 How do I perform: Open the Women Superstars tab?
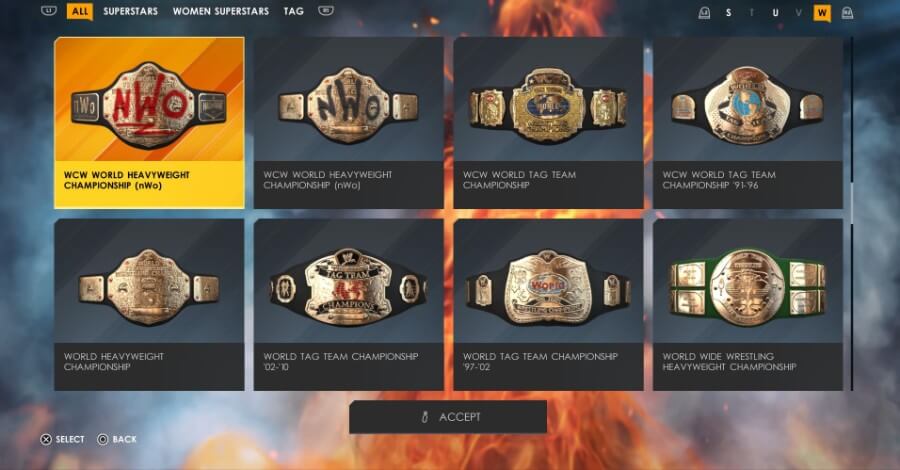point(220,12)
